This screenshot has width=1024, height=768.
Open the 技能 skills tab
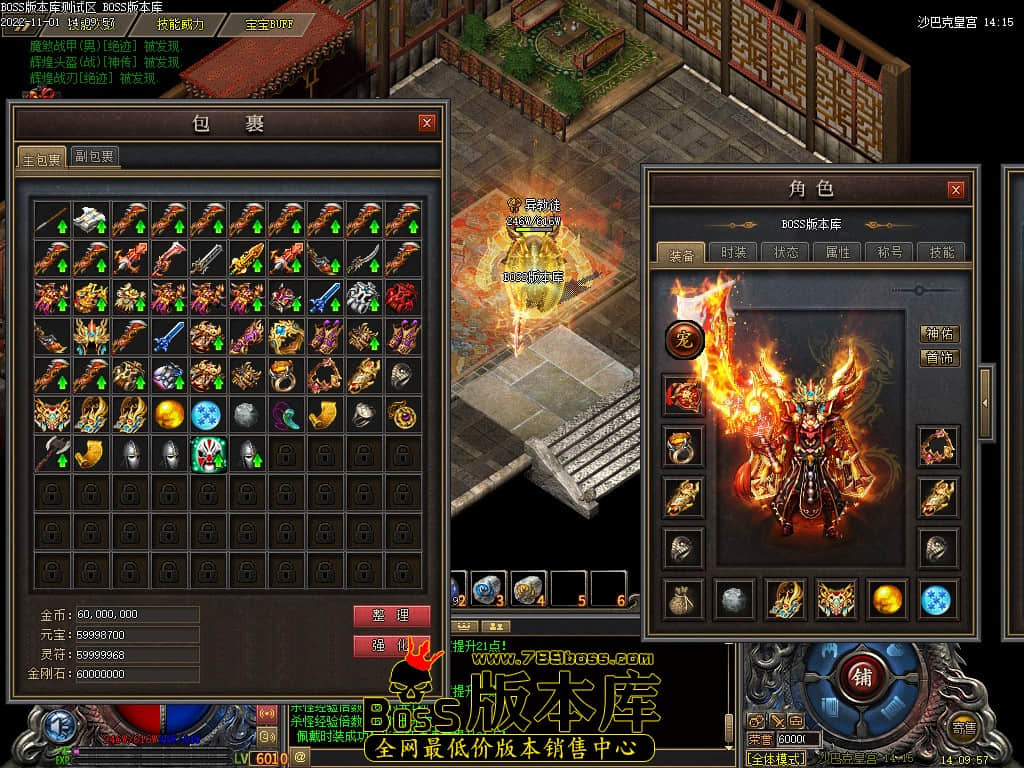point(941,252)
